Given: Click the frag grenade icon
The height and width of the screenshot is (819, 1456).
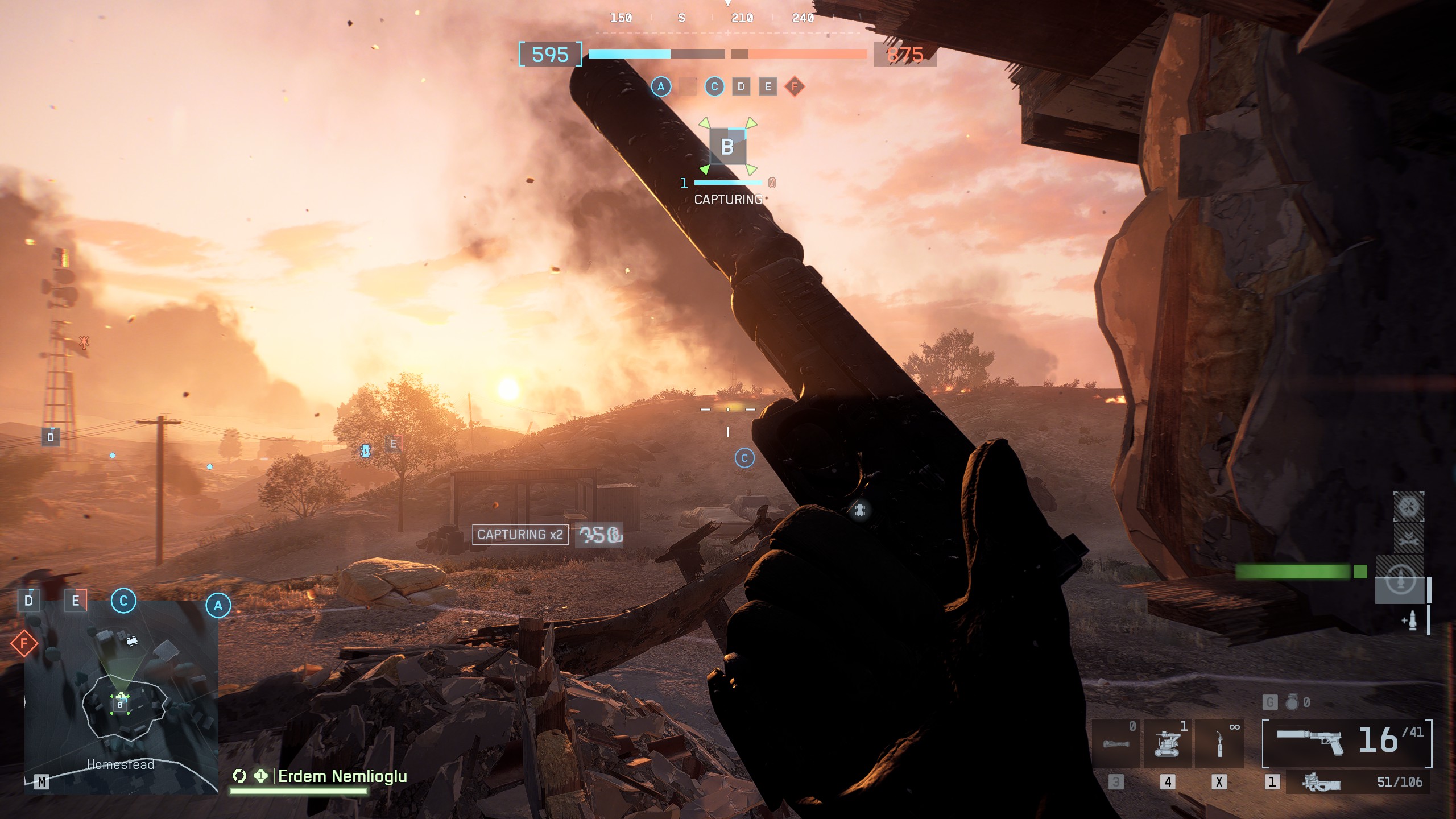Looking at the screenshot, I should click(x=1292, y=702).
